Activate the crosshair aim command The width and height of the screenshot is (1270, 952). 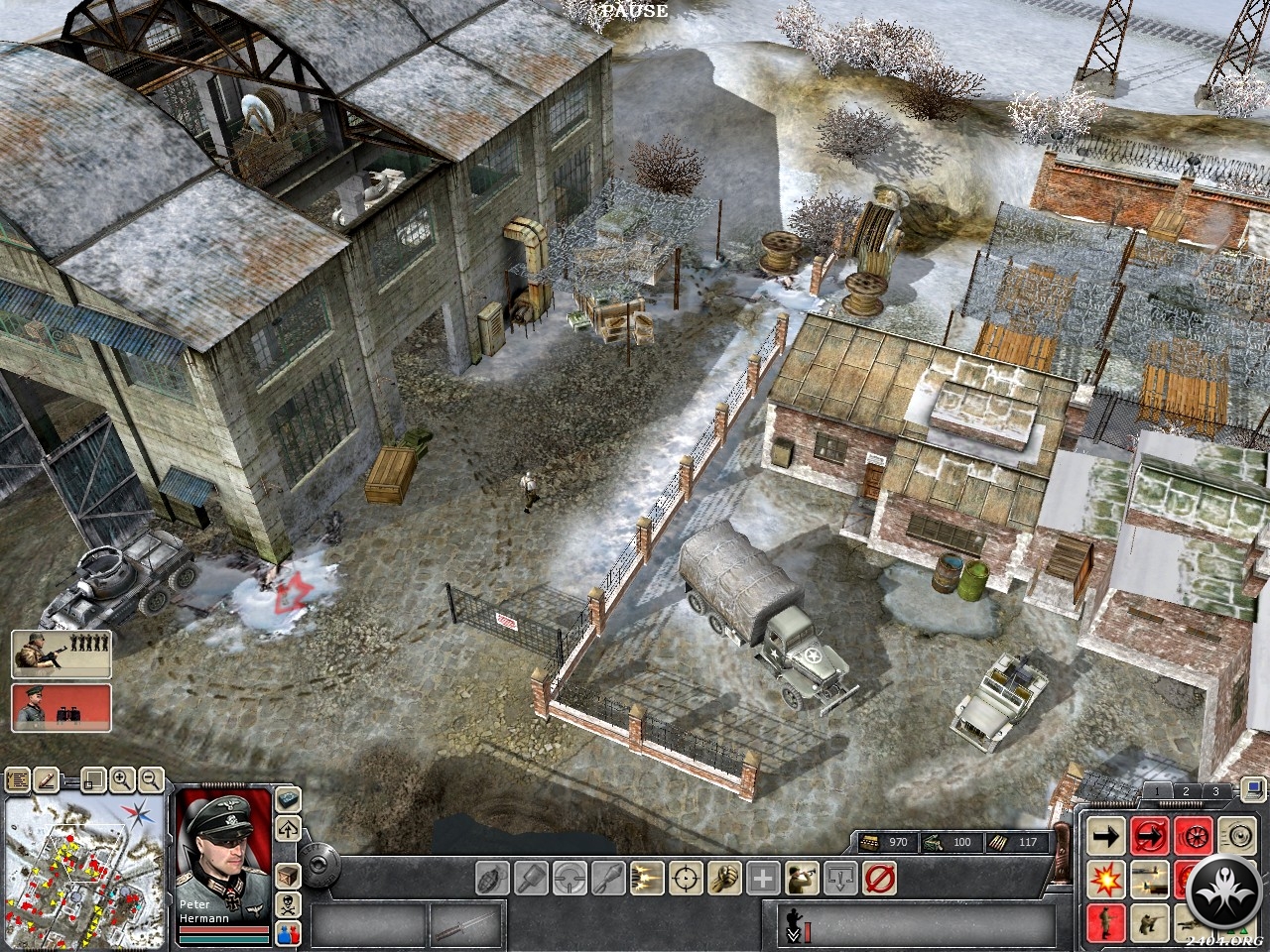coord(686,878)
